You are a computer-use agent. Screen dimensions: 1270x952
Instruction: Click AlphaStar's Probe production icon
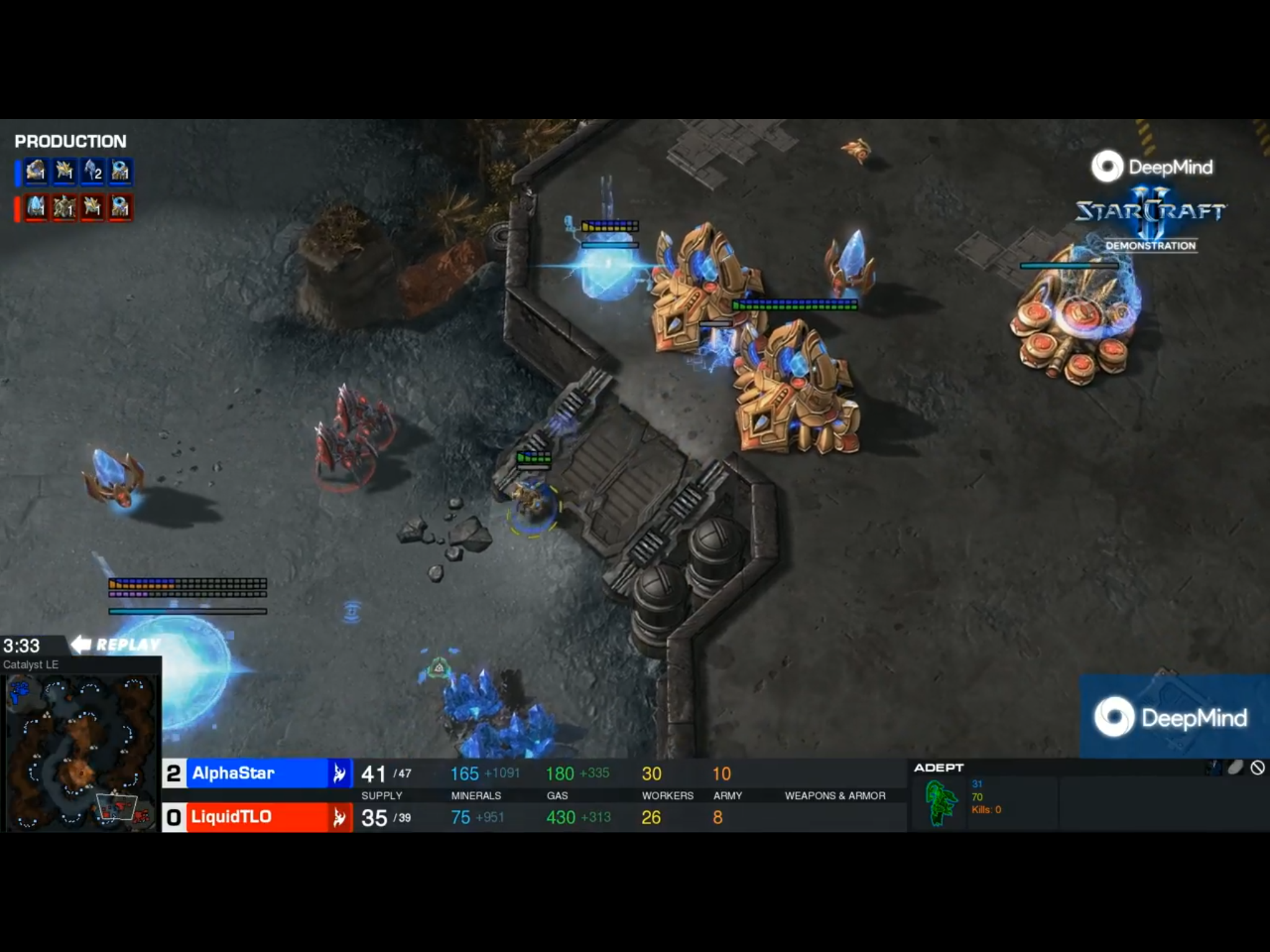122,172
